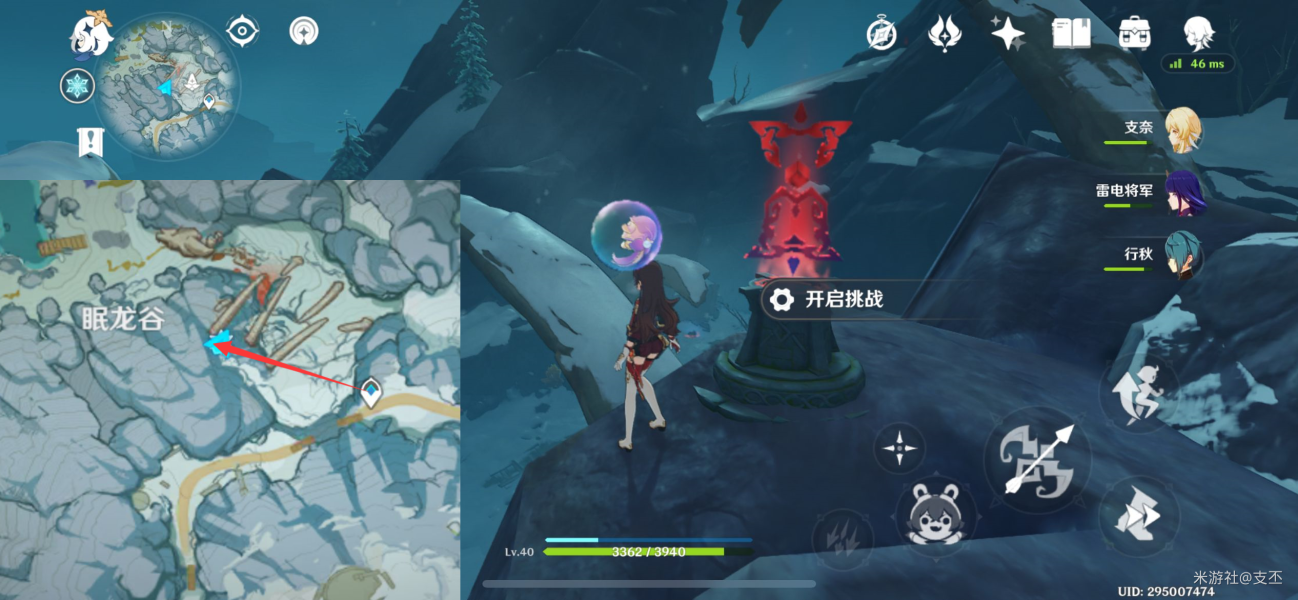The height and width of the screenshot is (600, 1298).
Task: Toggle the crosshair aiming mode button
Action: pos(899,448)
